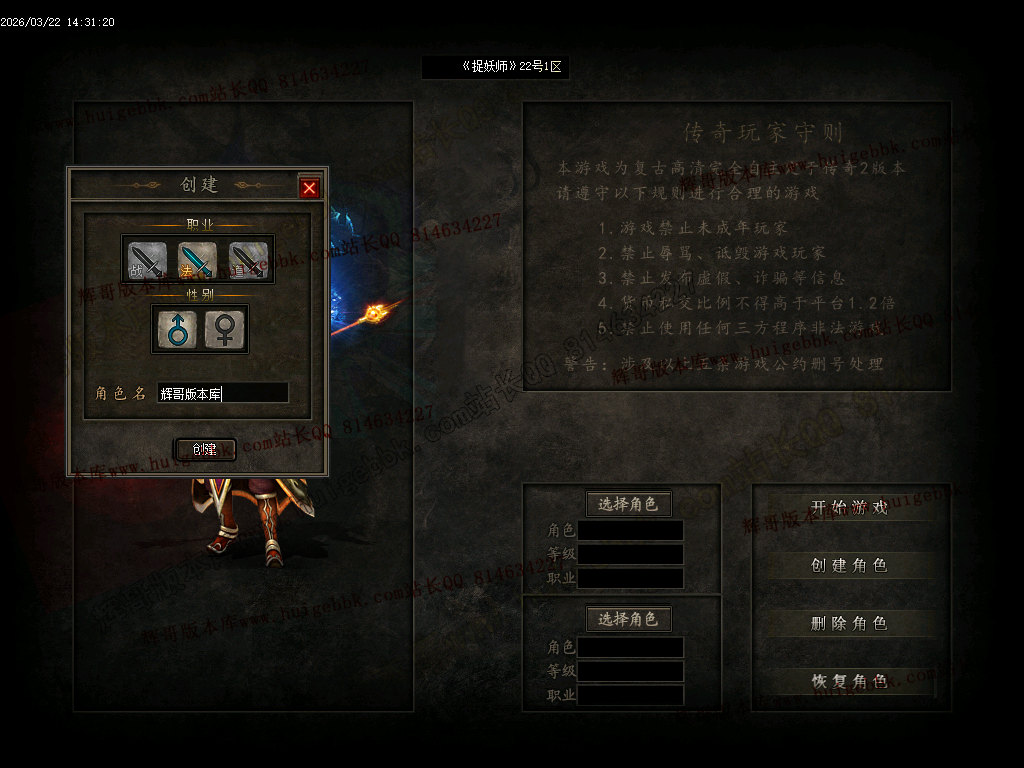Confirm with the 创建 button
1024x768 pixels.
click(x=205, y=450)
